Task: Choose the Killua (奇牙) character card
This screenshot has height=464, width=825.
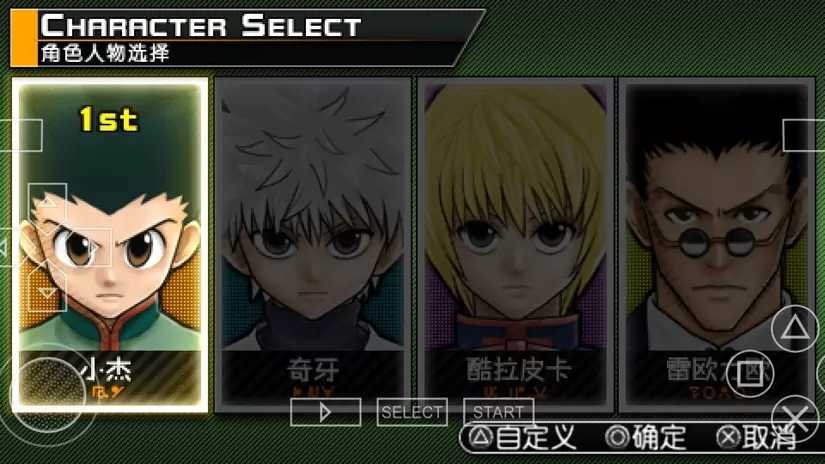Action: [x=313, y=245]
